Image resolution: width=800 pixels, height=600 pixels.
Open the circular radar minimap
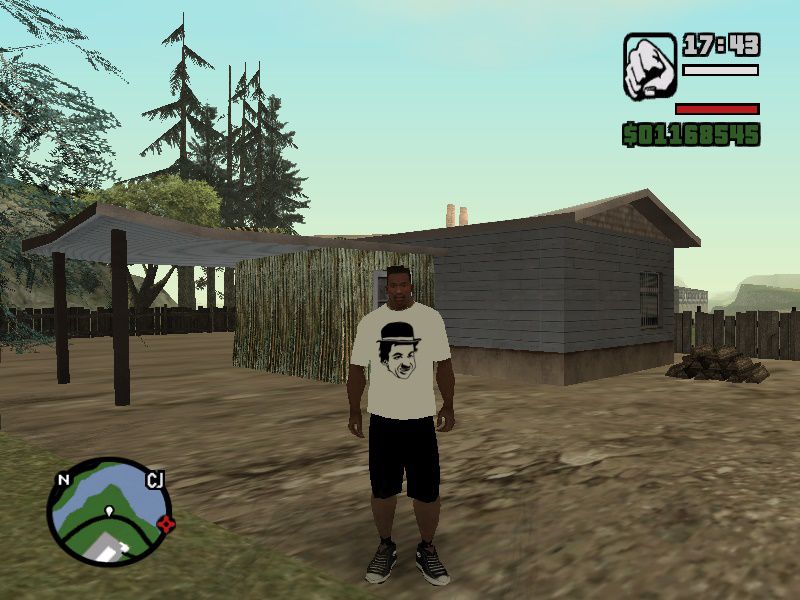point(109,511)
